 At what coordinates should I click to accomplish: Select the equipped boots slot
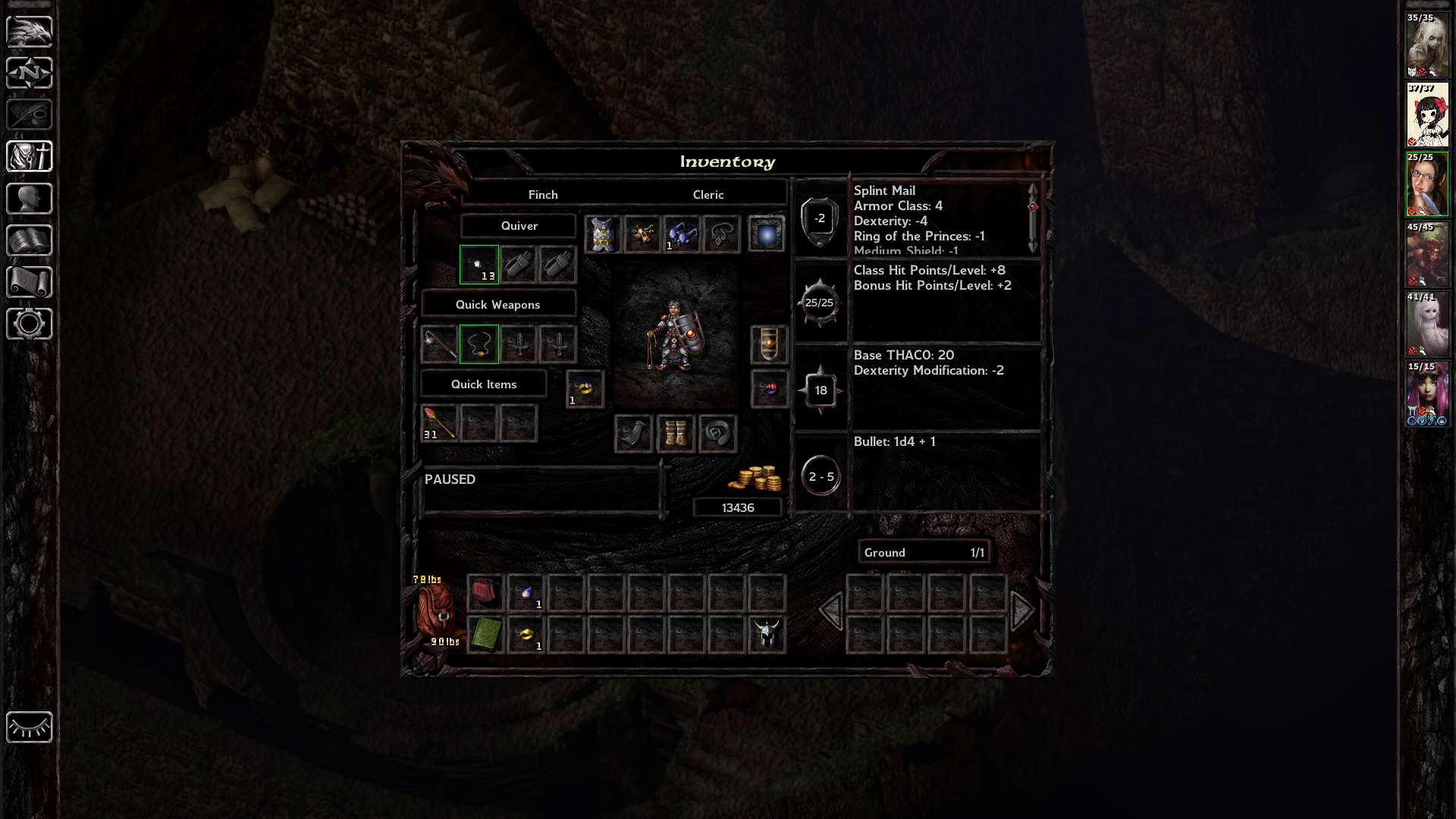tap(676, 434)
